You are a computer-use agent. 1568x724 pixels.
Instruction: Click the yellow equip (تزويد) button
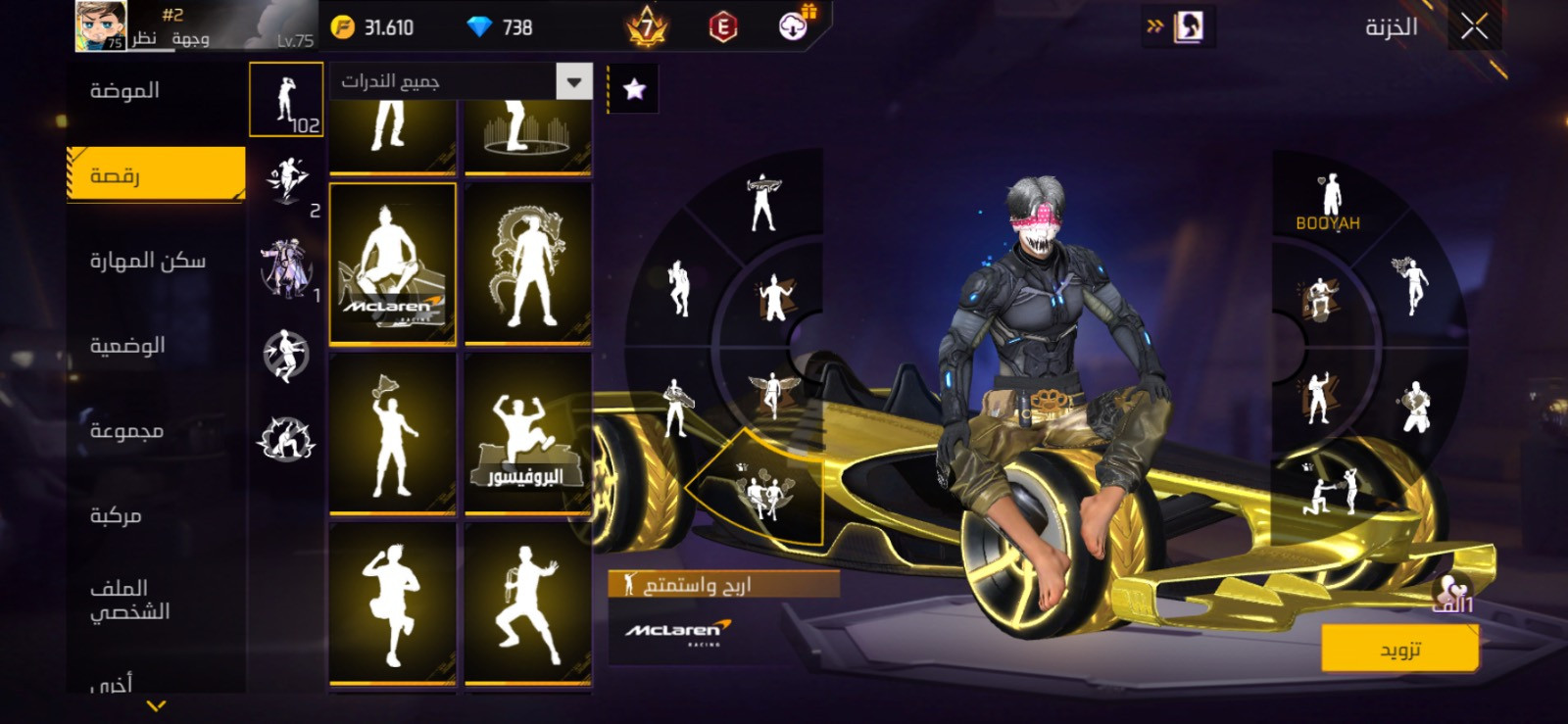1399,650
